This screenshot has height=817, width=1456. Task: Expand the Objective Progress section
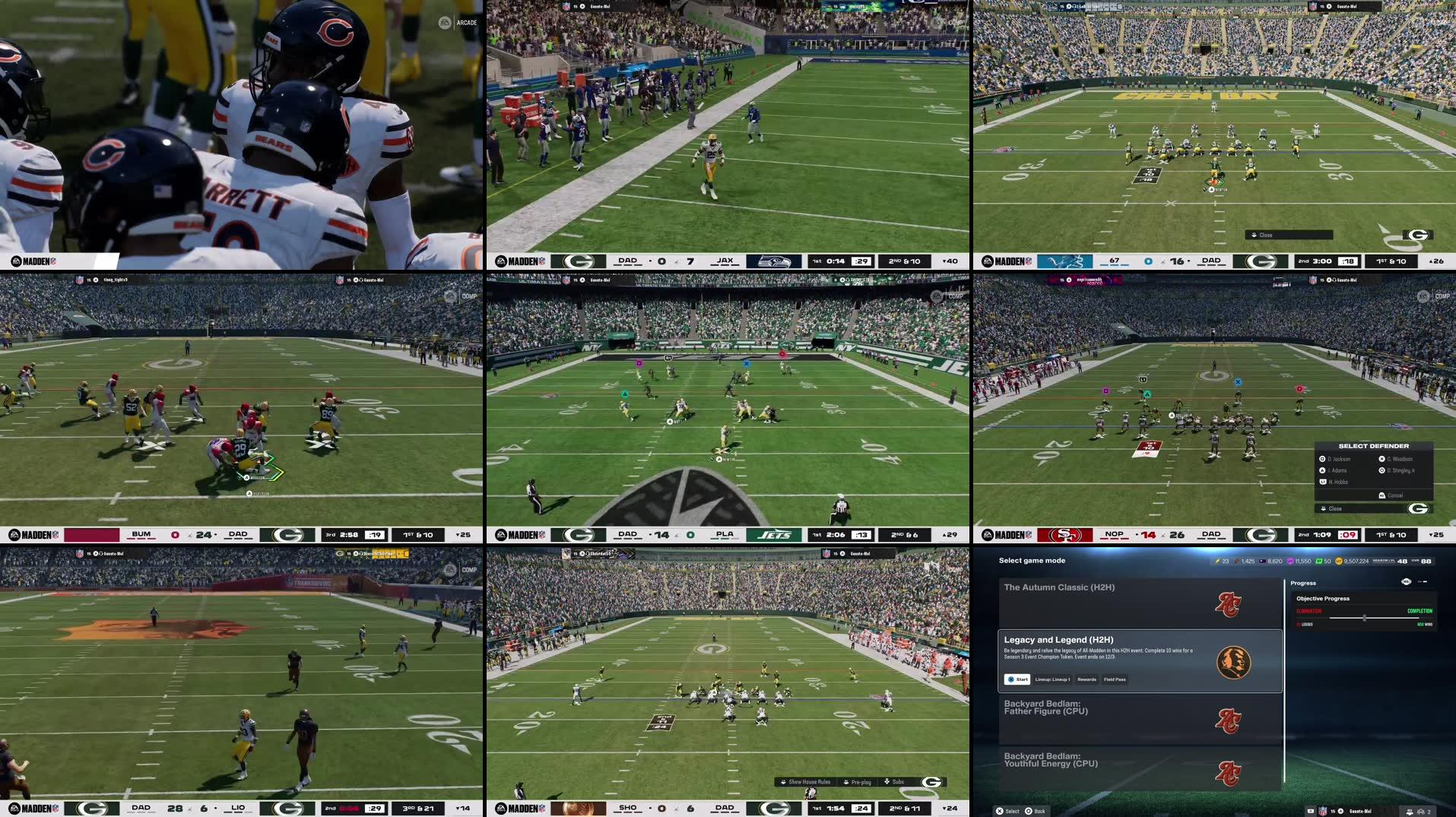coord(1323,598)
